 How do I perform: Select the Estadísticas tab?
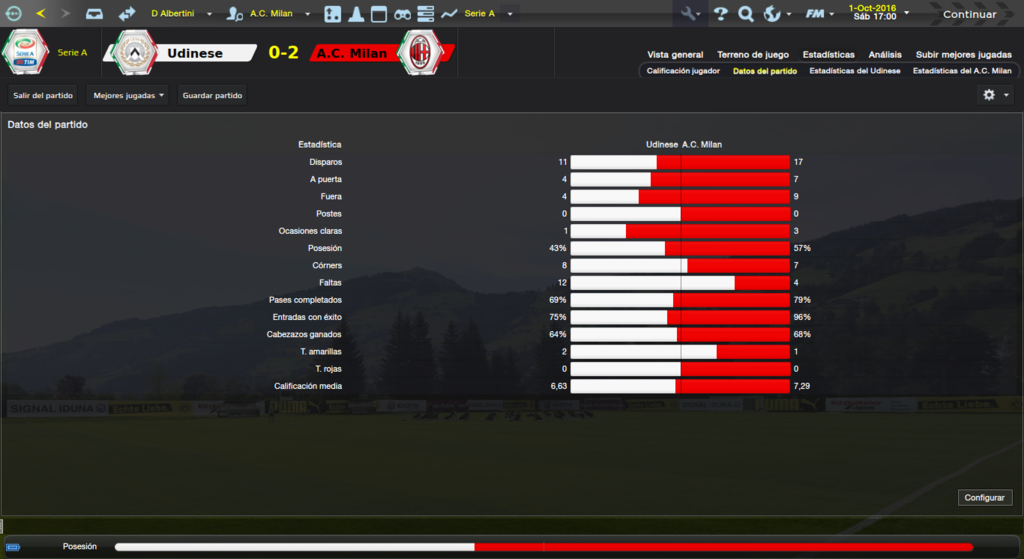[828, 55]
